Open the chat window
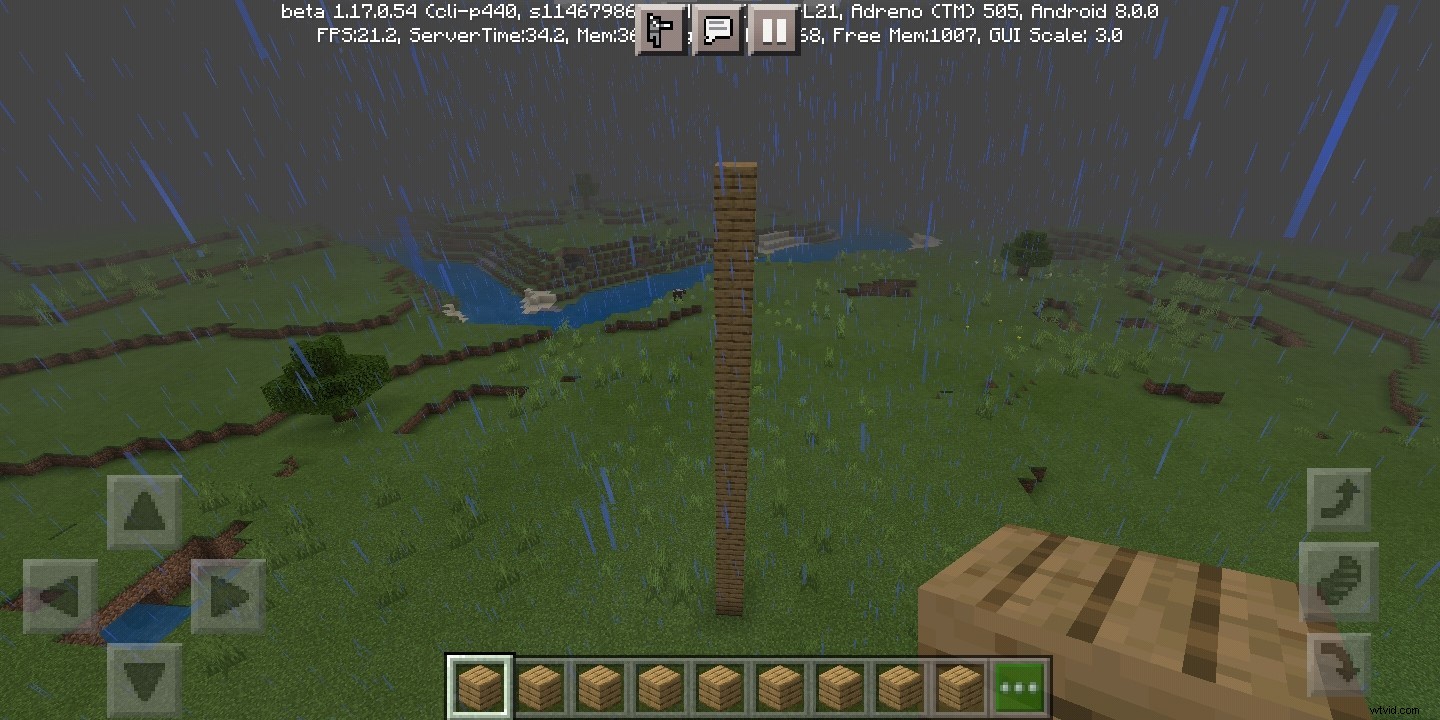 click(717, 30)
